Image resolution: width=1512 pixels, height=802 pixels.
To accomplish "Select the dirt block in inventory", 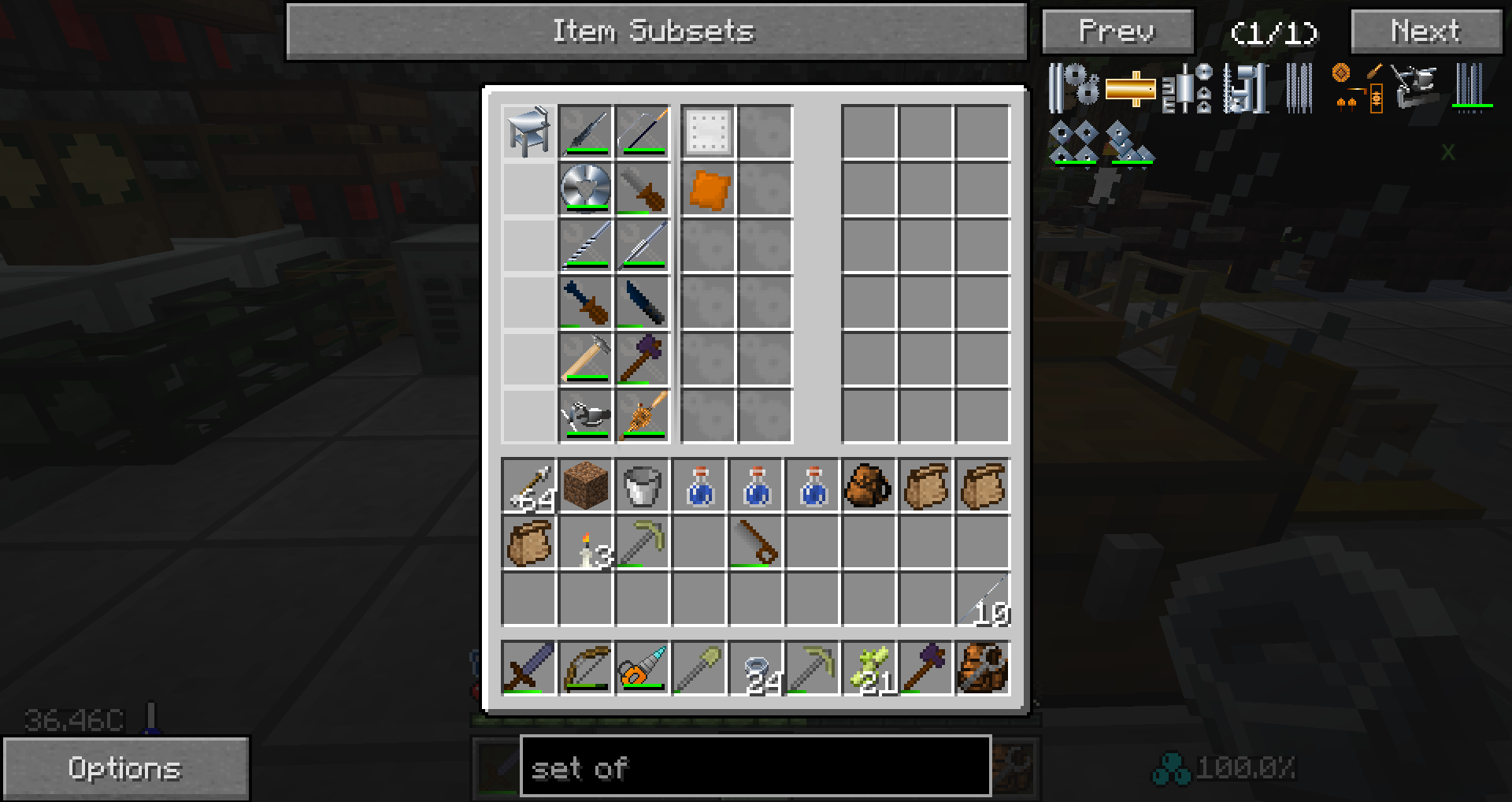I will coord(586,486).
